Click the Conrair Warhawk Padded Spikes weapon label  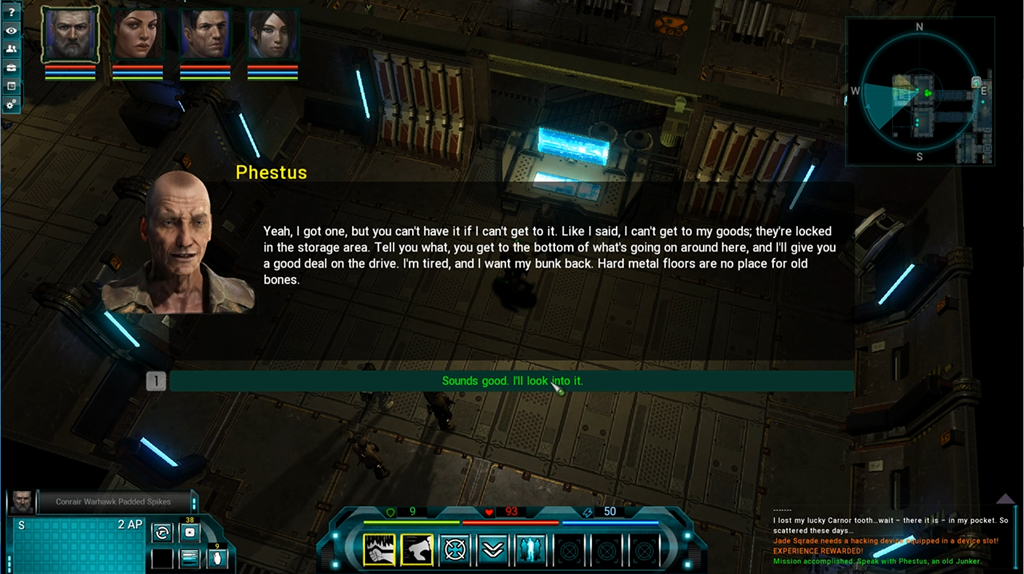(113, 501)
